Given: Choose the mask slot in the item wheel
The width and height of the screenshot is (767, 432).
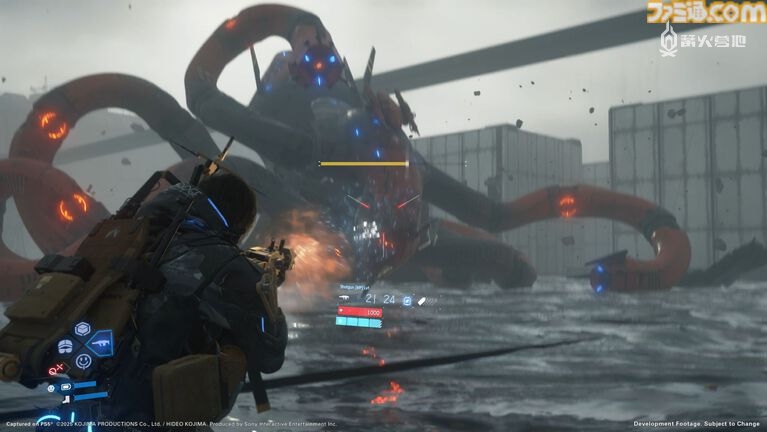Looking at the screenshot, I should pyautogui.click(x=65, y=346).
